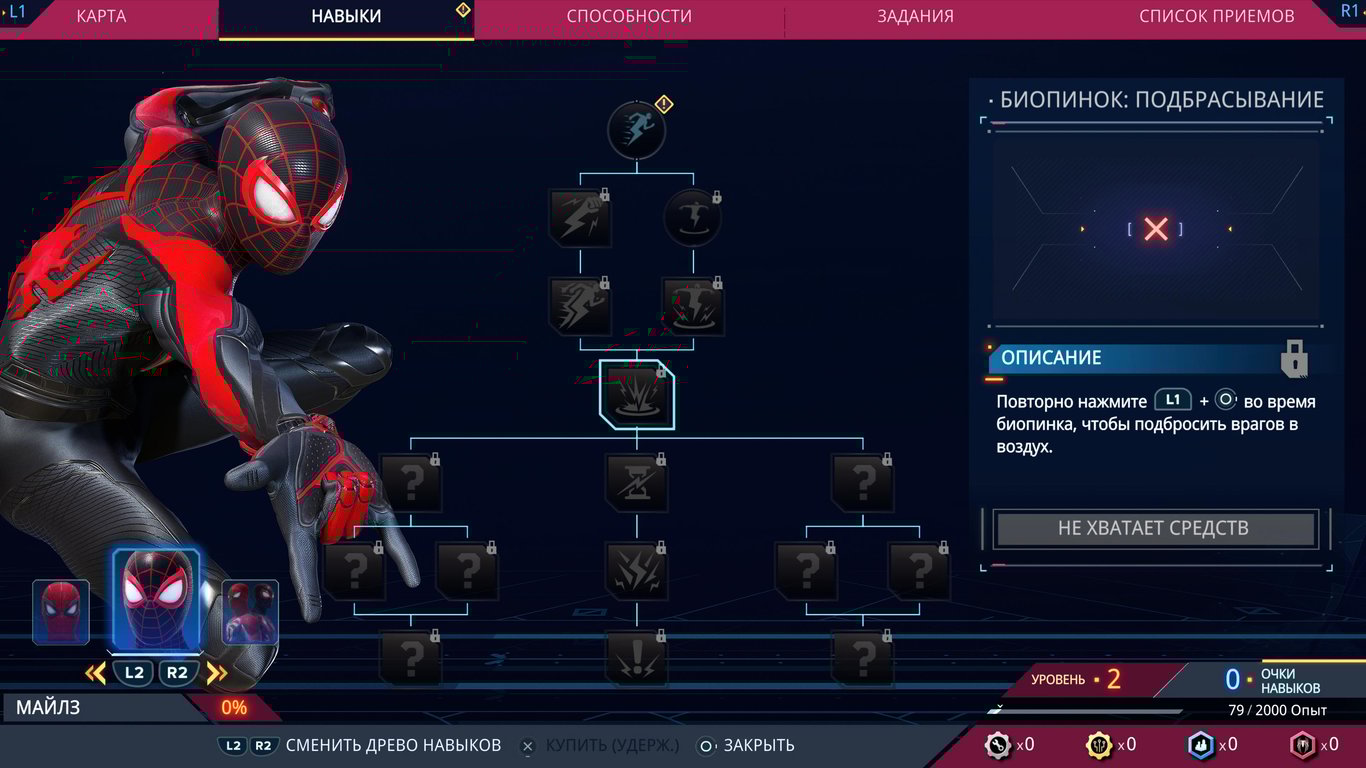The width and height of the screenshot is (1366, 768).
Task: Click the НЕ ХВАТАЕТ СРЕДСТВ button
Action: point(1154,529)
